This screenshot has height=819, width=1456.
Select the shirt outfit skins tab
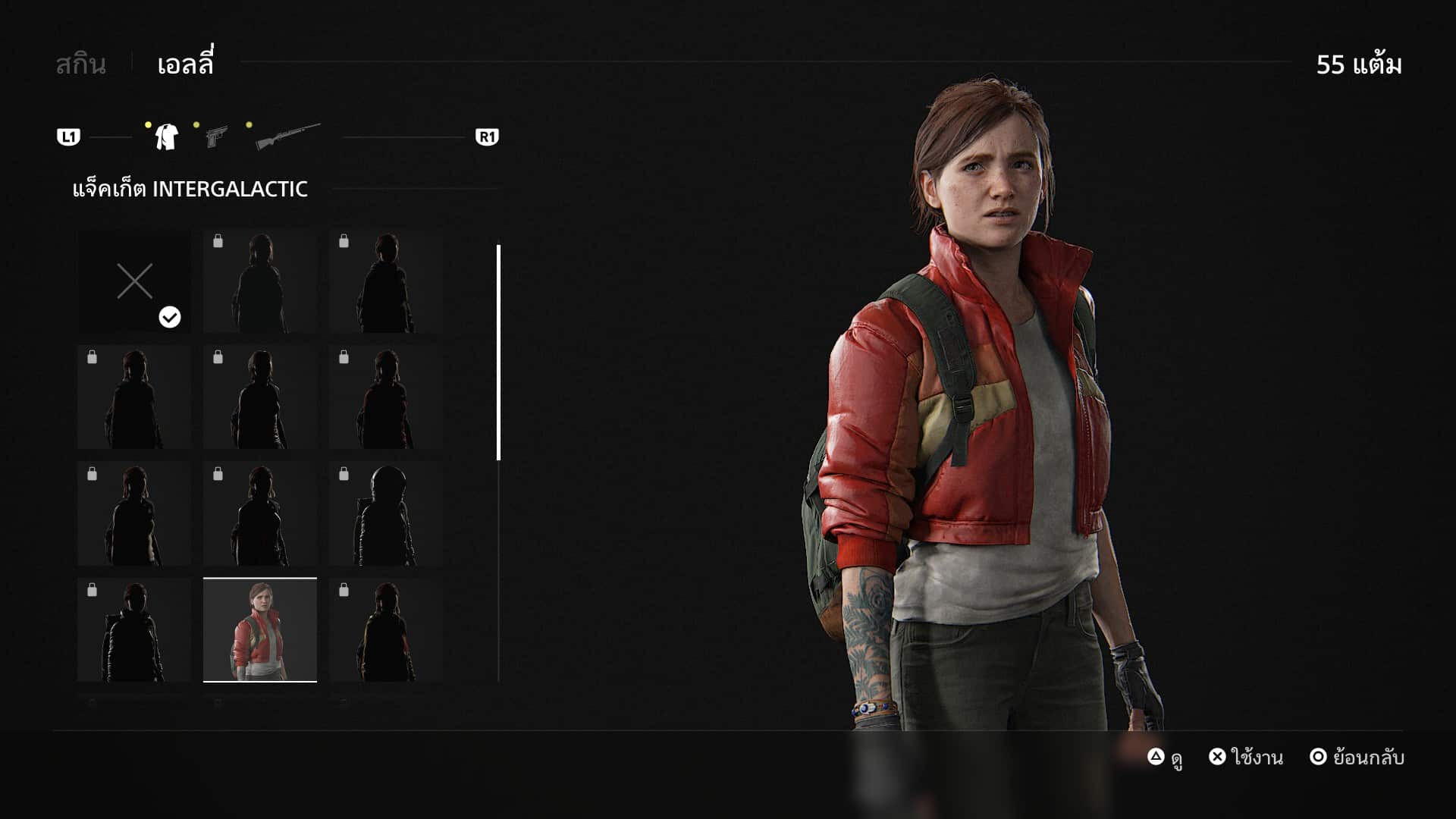point(166,137)
